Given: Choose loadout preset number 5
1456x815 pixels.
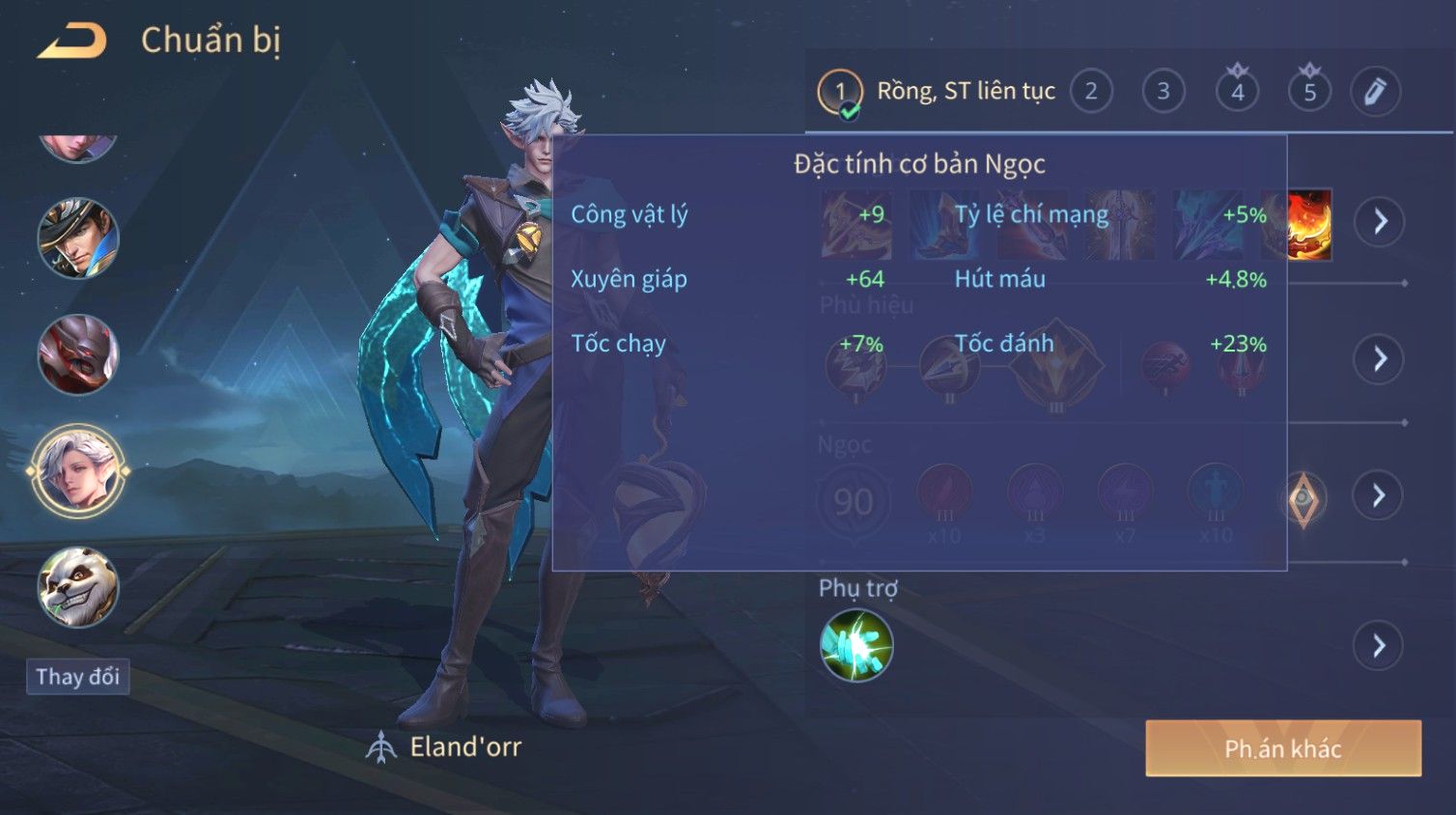Looking at the screenshot, I should (1309, 92).
